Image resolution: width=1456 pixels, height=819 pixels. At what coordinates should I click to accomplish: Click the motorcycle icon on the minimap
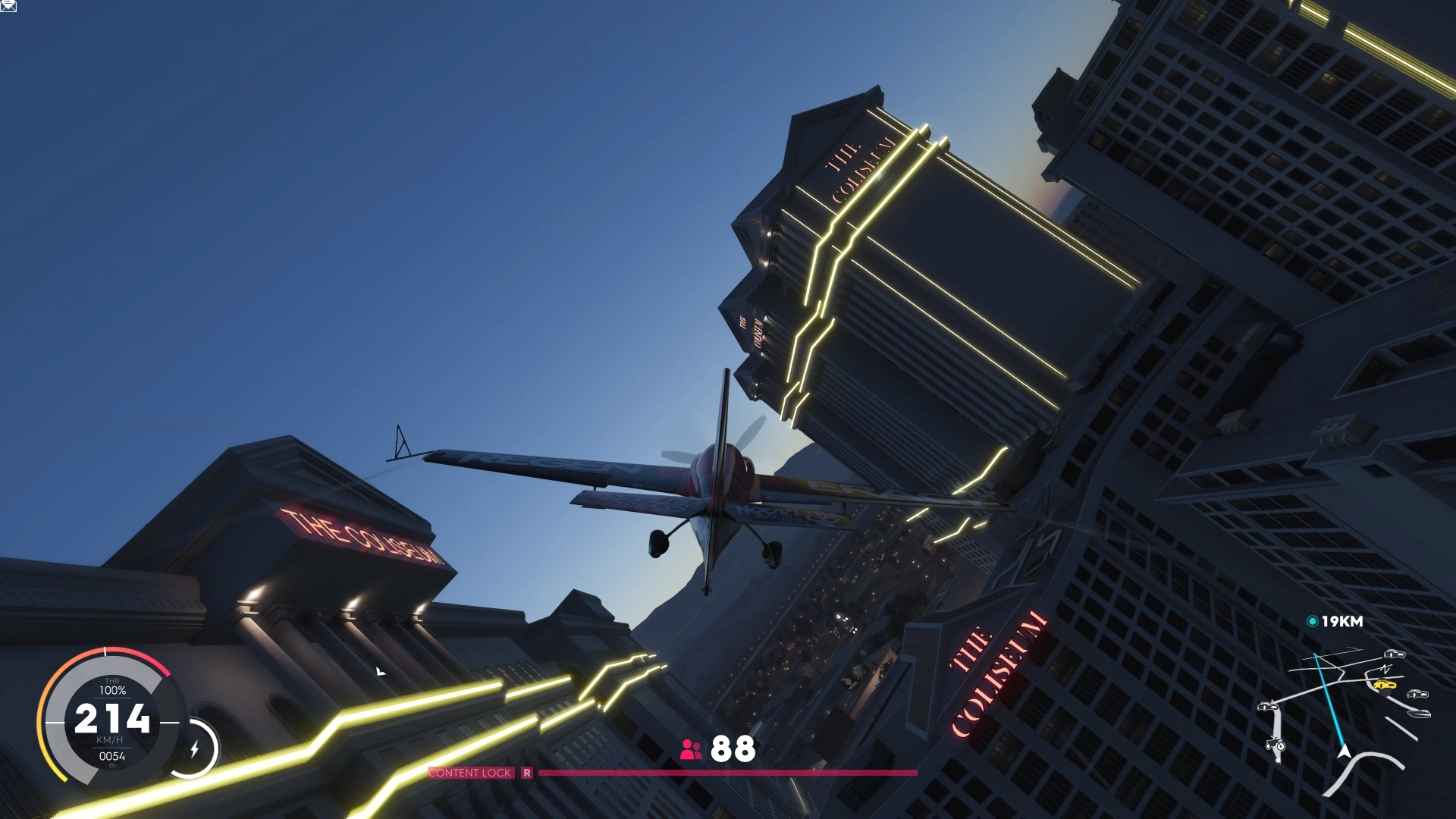[1275, 745]
